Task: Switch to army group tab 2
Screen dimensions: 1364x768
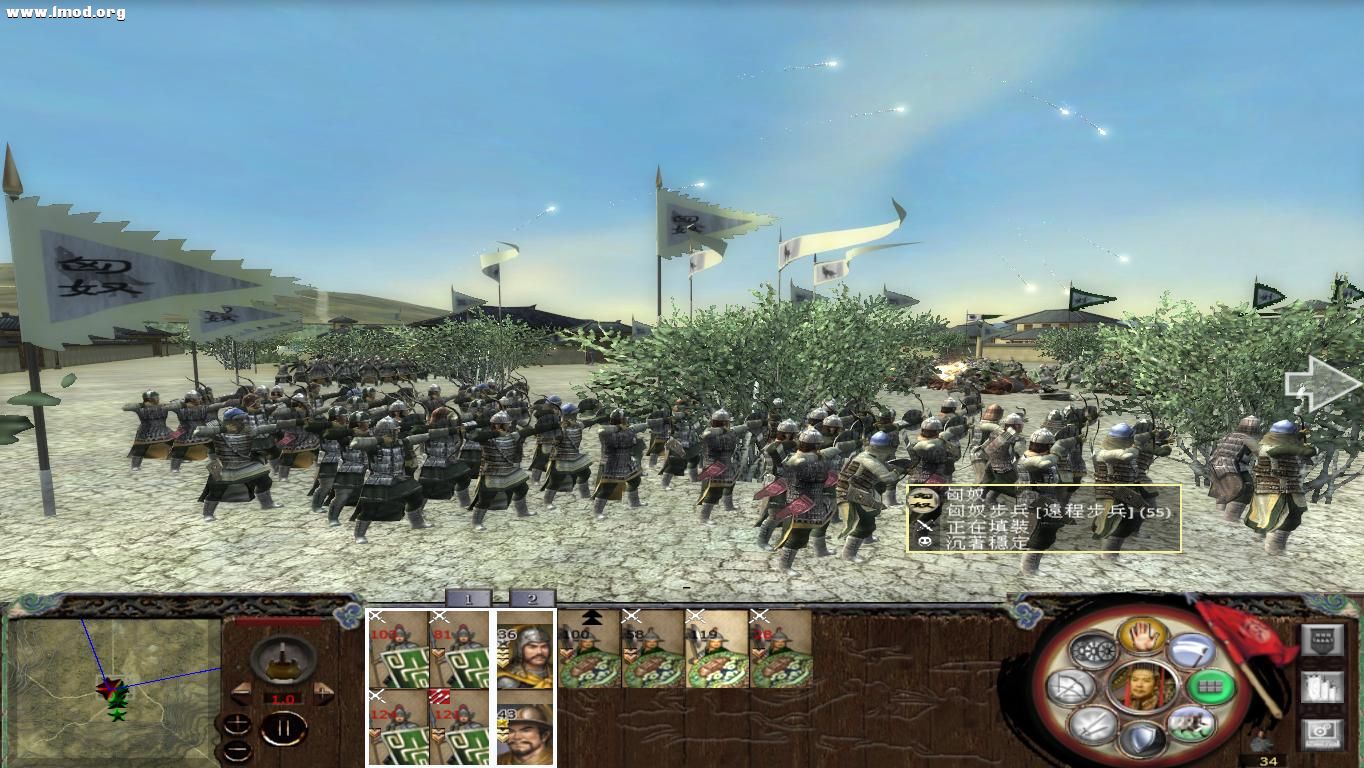Action: click(x=531, y=599)
